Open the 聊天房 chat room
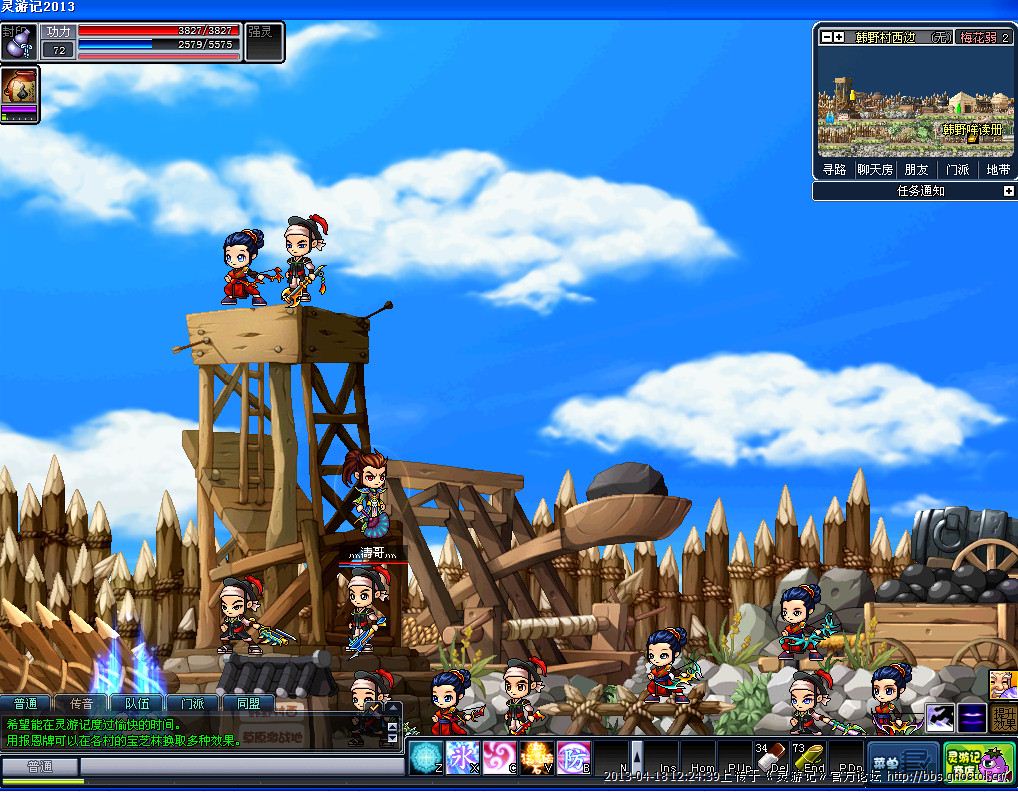 (x=875, y=170)
